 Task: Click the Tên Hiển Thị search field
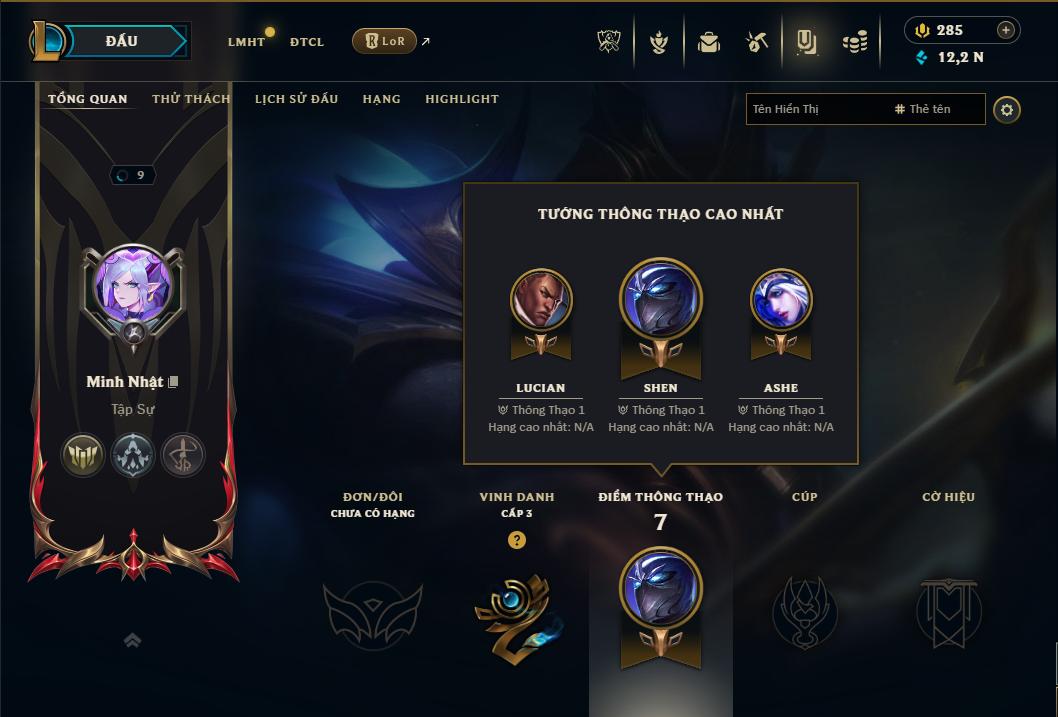click(815, 109)
